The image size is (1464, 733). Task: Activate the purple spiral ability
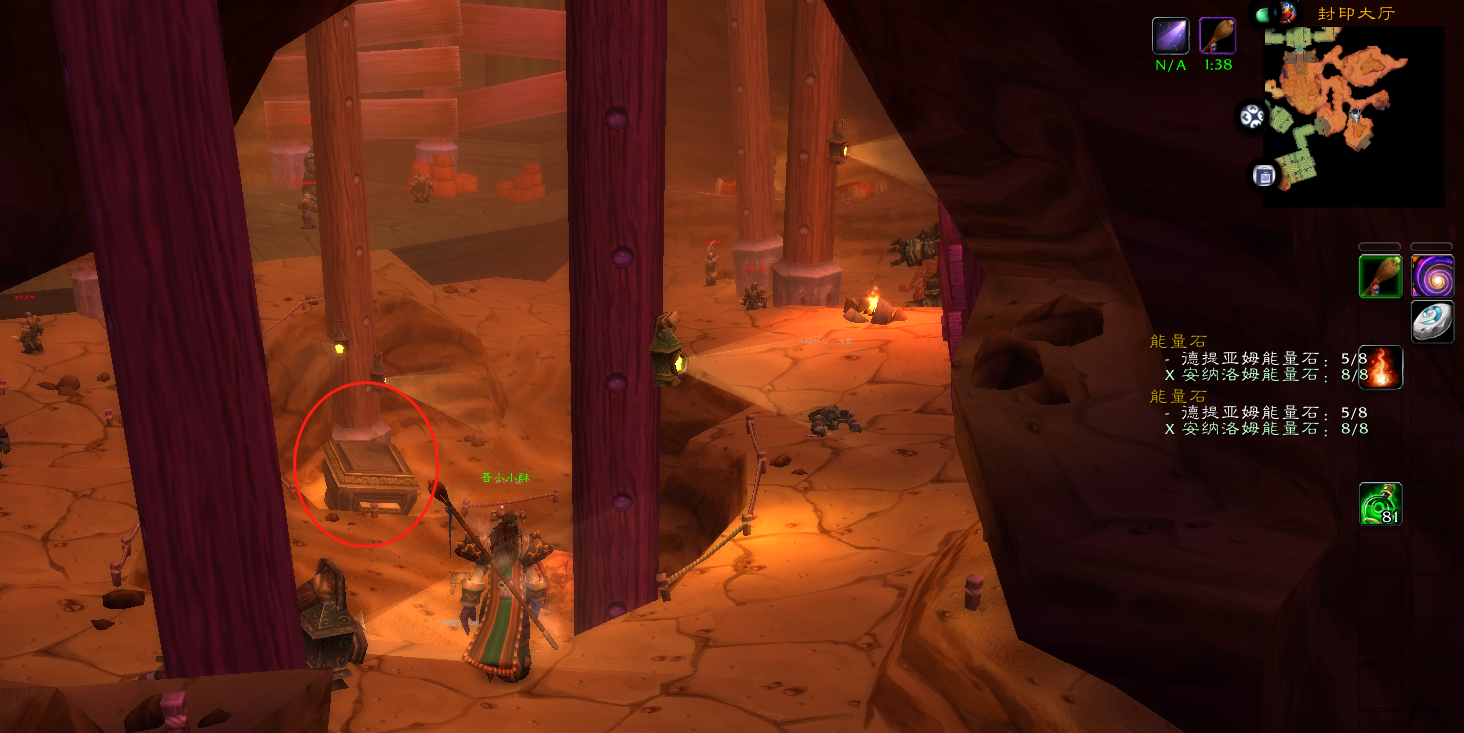pyautogui.click(x=1432, y=276)
